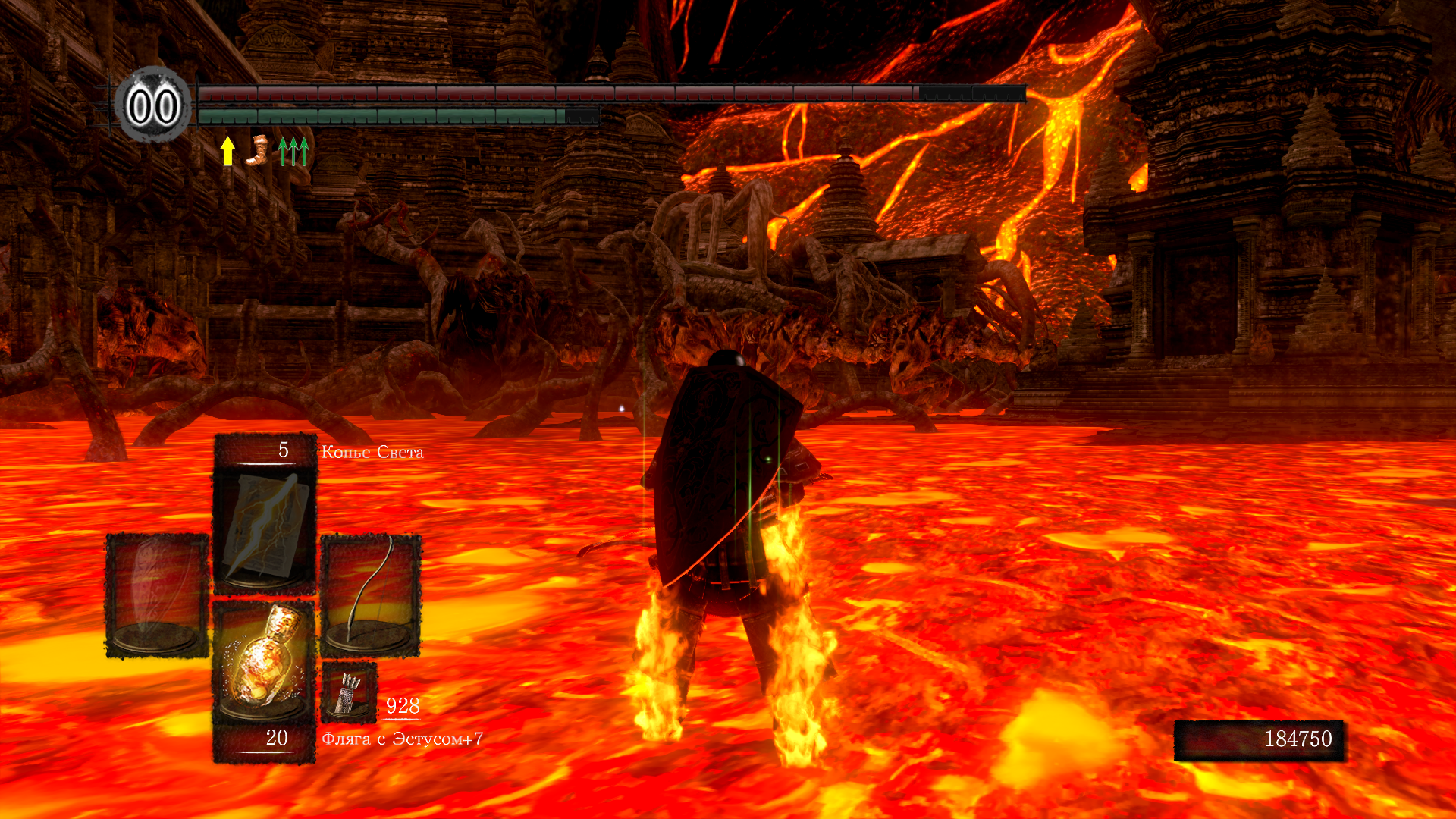1456x819 pixels.
Task: Select the right-hand bow slot
Action: (371, 595)
